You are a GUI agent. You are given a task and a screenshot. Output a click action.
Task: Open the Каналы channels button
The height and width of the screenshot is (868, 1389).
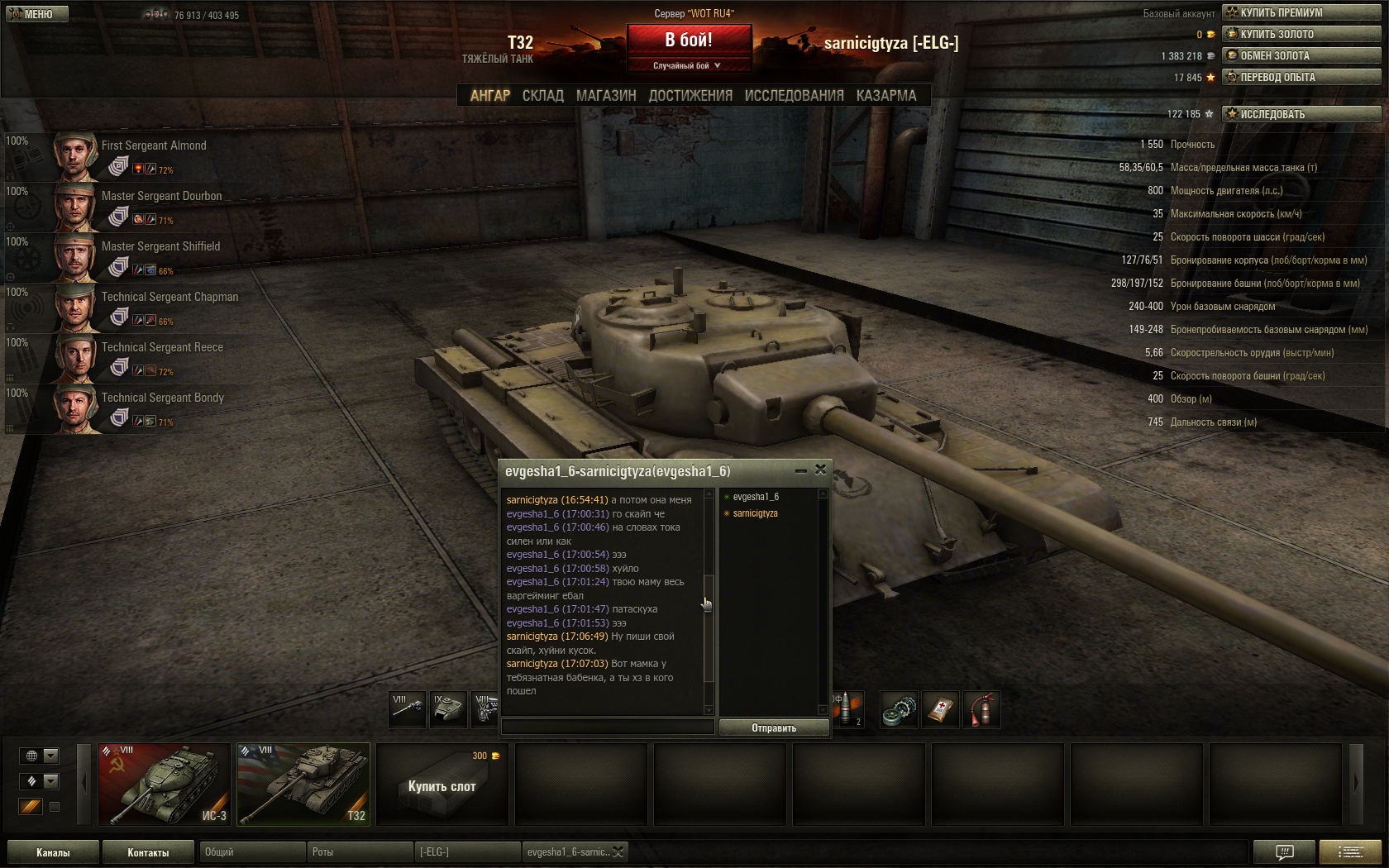pyautogui.click(x=53, y=852)
